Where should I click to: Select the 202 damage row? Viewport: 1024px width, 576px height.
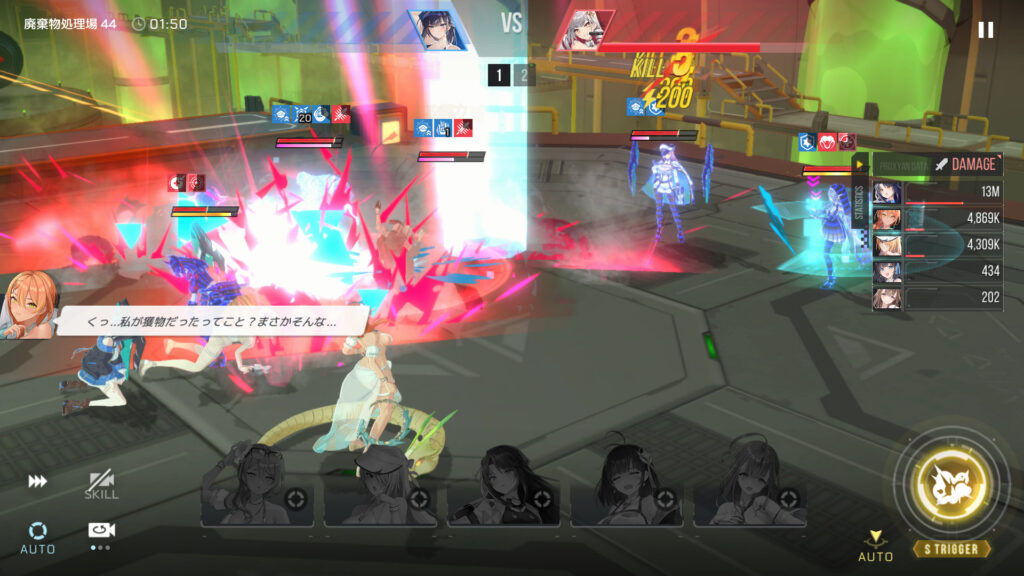click(937, 298)
